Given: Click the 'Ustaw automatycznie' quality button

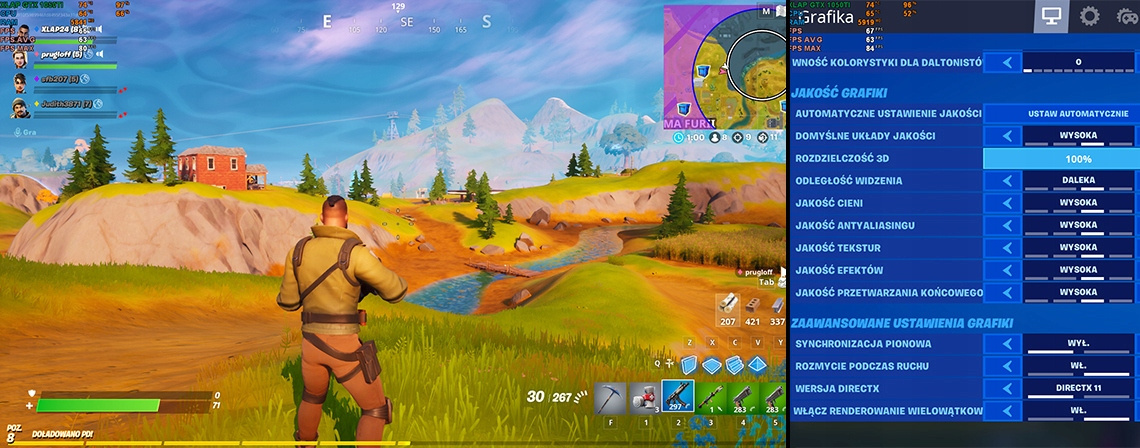Looking at the screenshot, I should 1063,114.
